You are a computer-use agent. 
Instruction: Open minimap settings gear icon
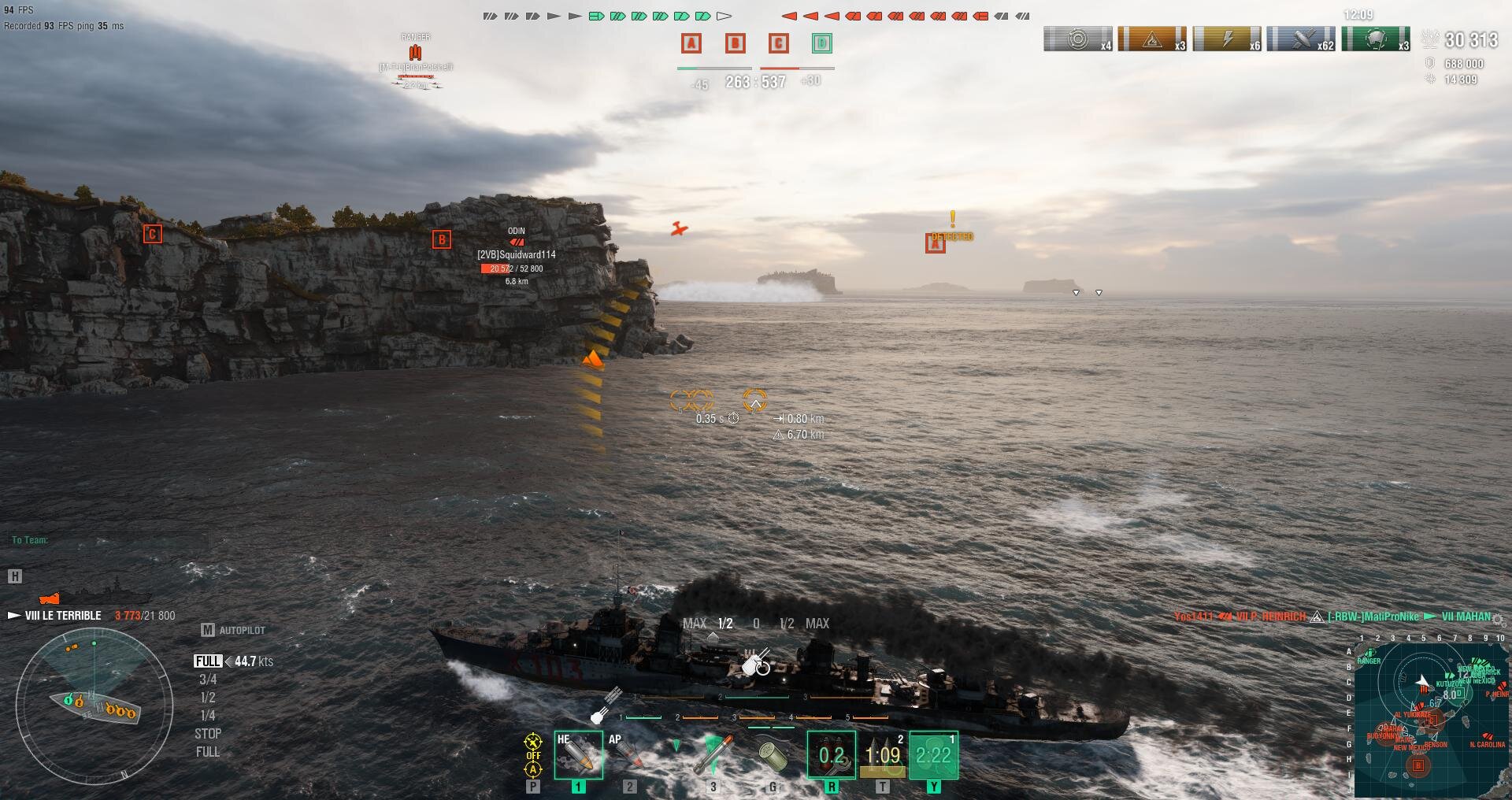1499,619
